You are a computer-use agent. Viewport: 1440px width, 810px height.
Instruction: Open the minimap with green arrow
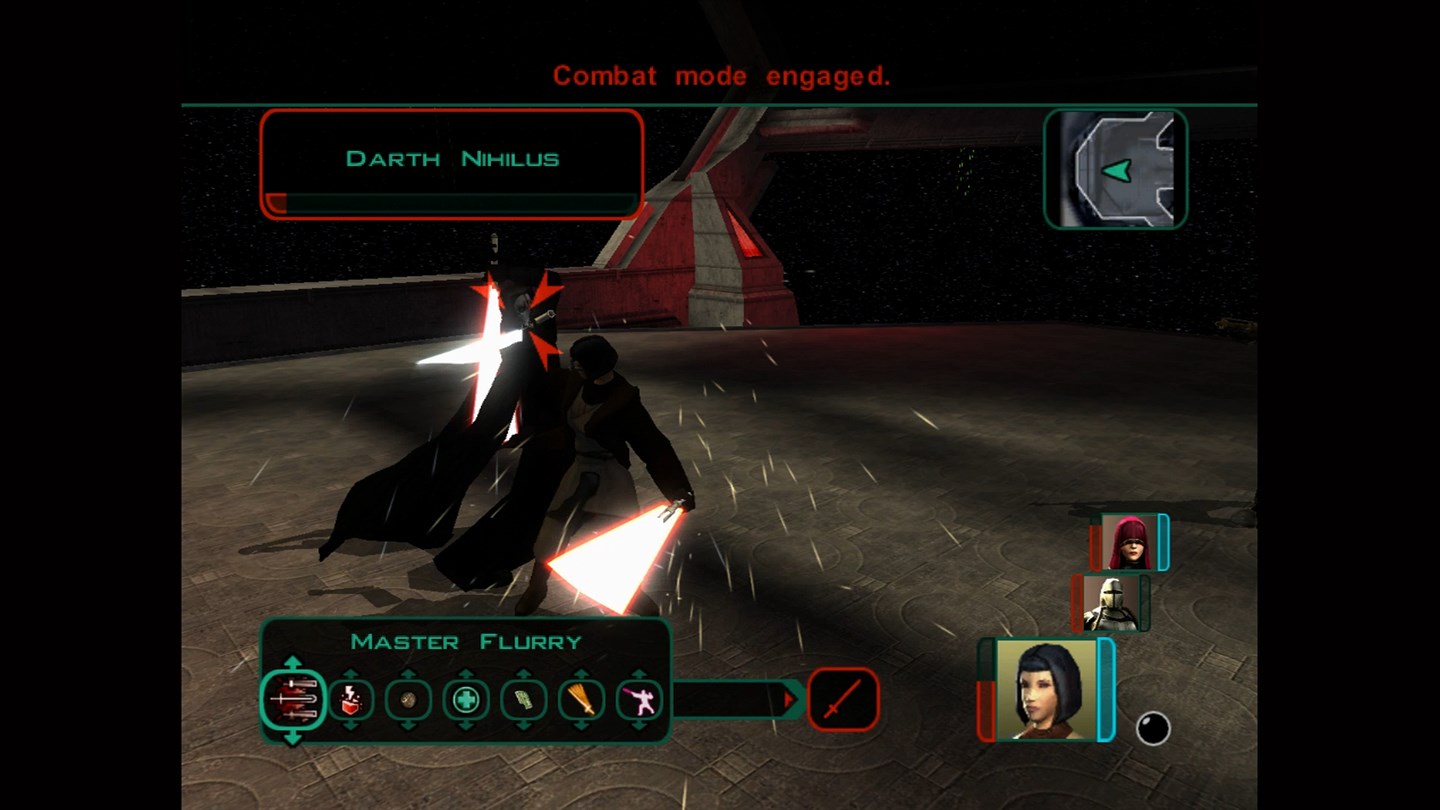[1115, 169]
